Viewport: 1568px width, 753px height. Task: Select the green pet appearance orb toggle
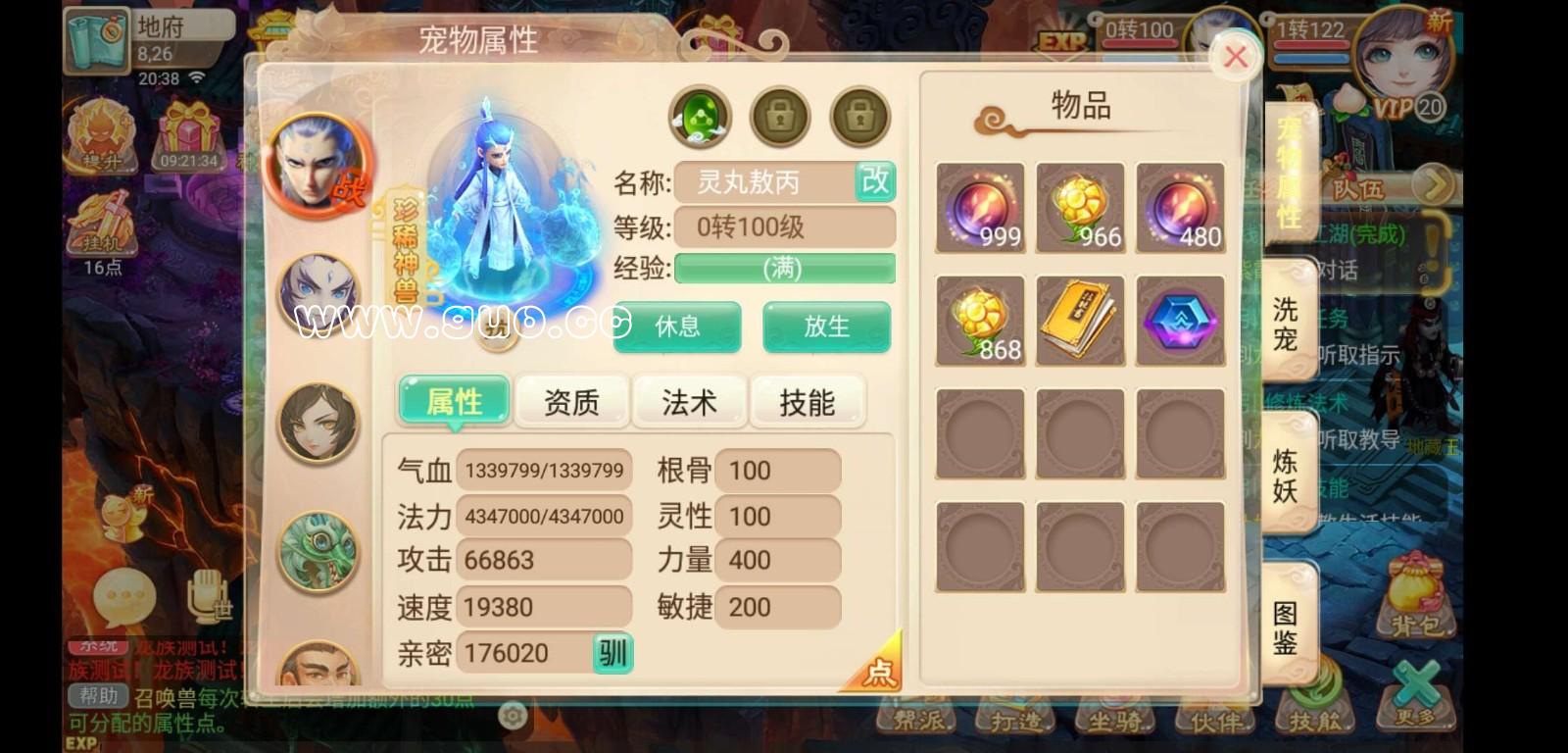click(702, 116)
